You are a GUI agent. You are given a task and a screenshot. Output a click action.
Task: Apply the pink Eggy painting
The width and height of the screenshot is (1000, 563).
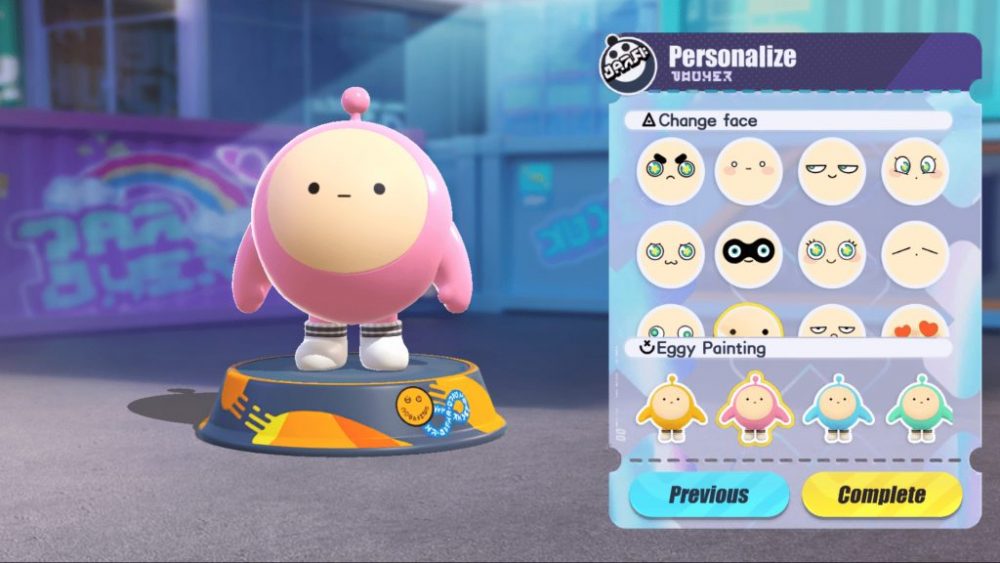pyautogui.click(x=755, y=406)
